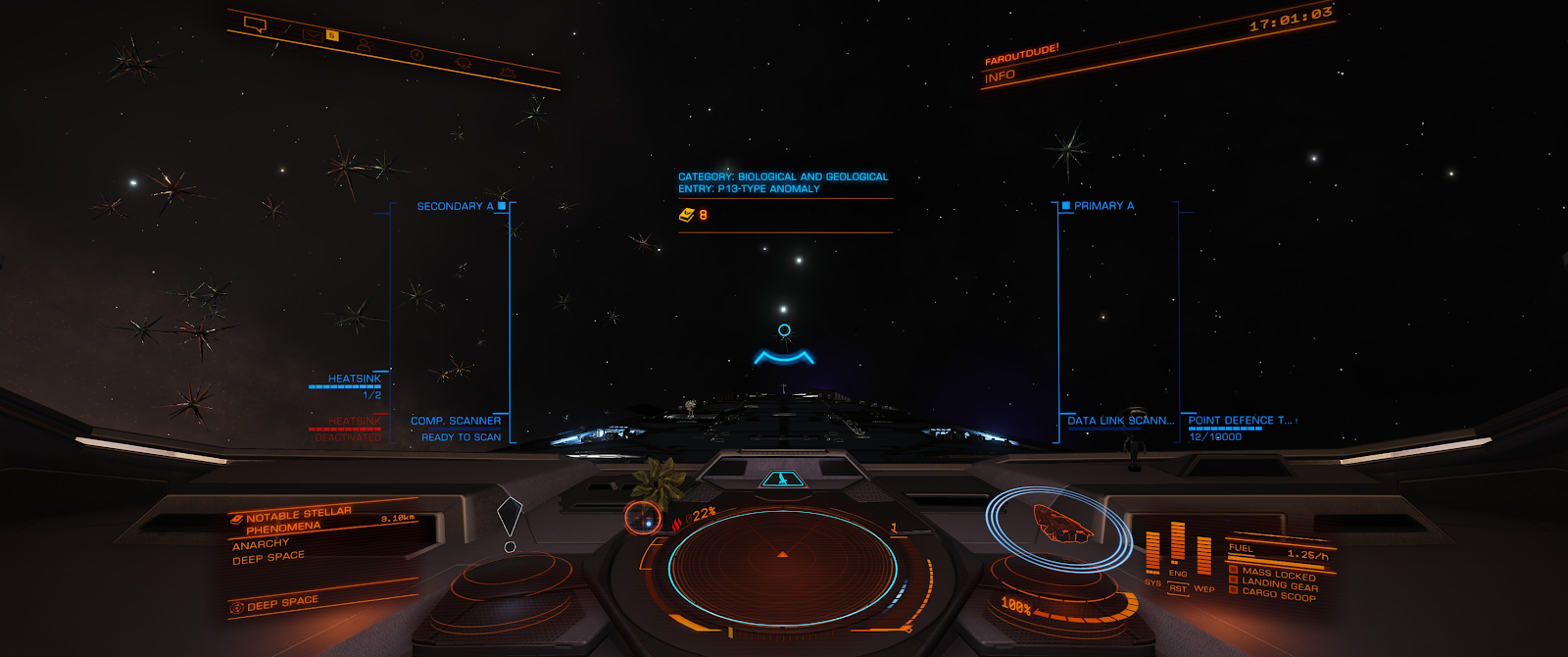Activate the blue Heatsink entry
Image resolution: width=1568 pixels, height=657 pixels.
click(x=354, y=379)
